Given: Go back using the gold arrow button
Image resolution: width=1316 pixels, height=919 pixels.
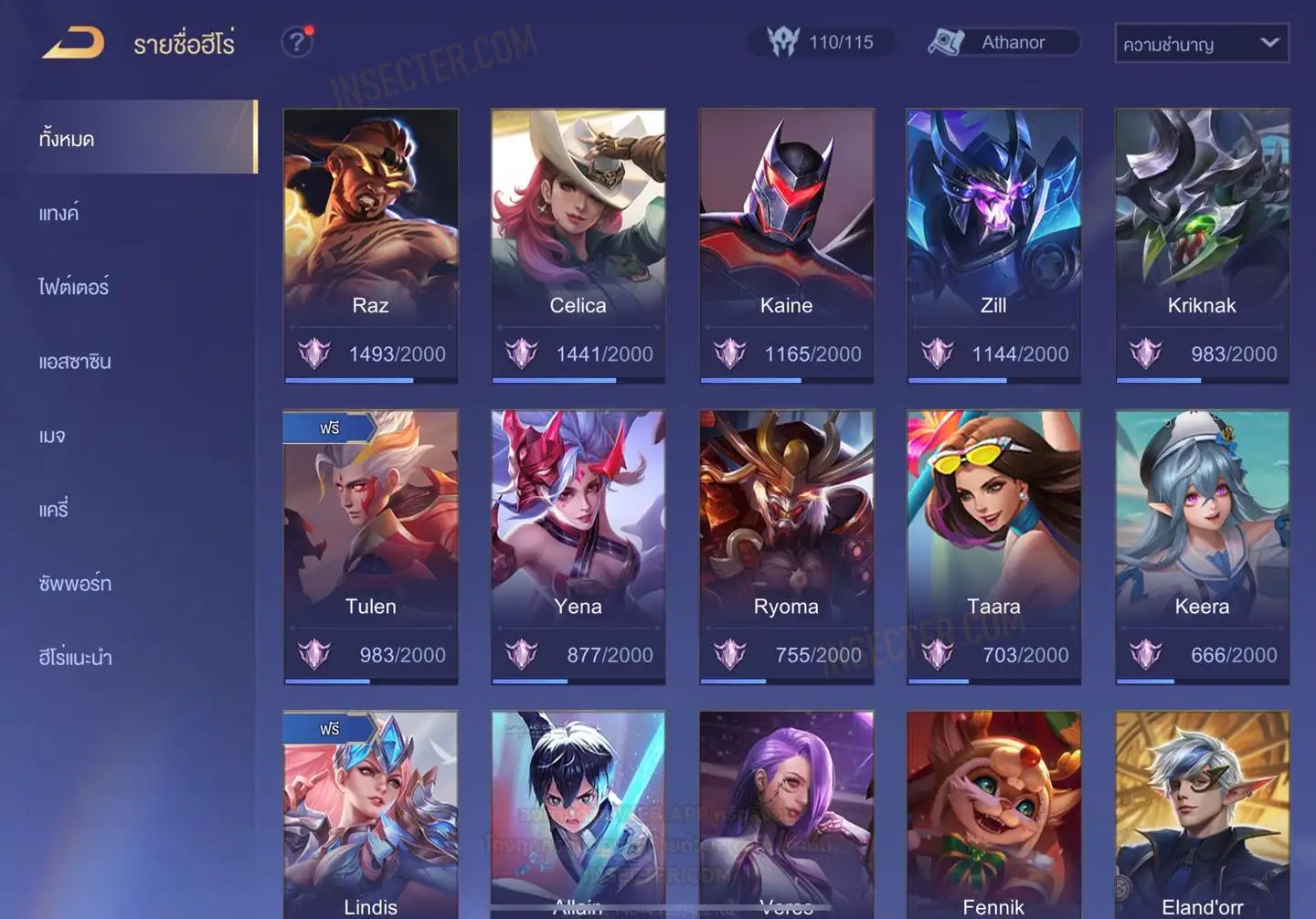Looking at the screenshot, I should click(x=73, y=43).
